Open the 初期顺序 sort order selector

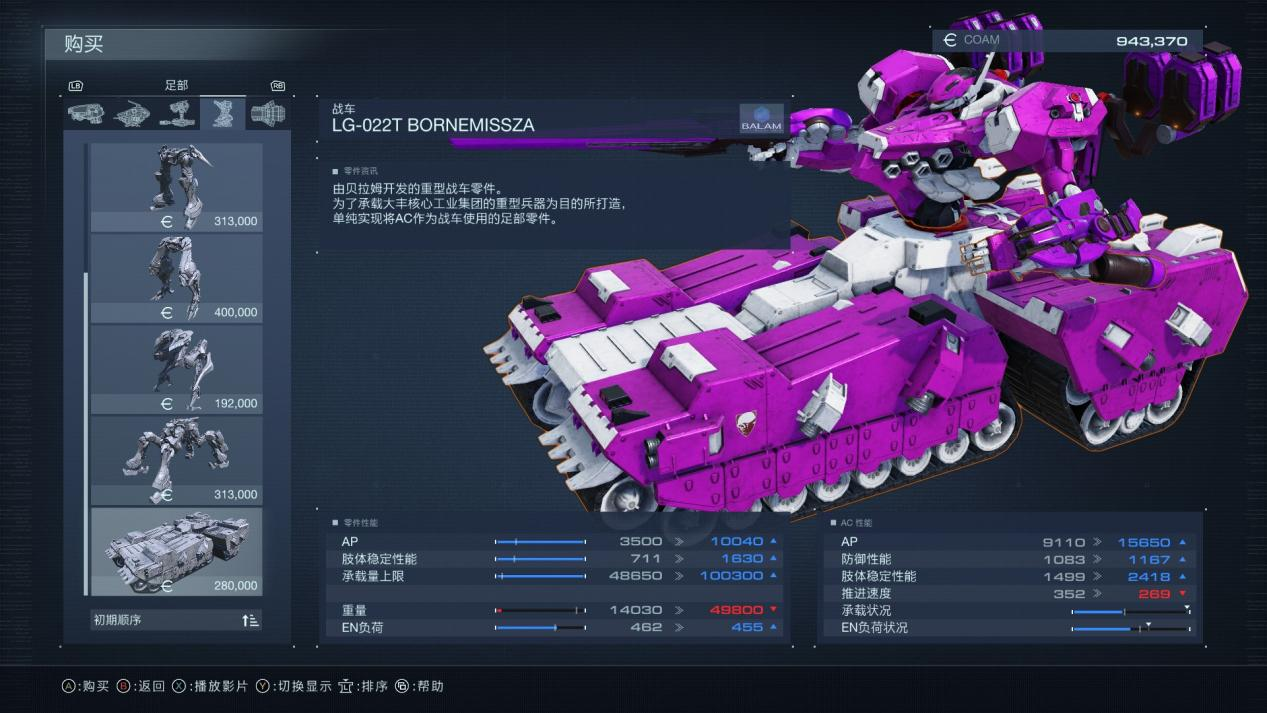(177, 620)
